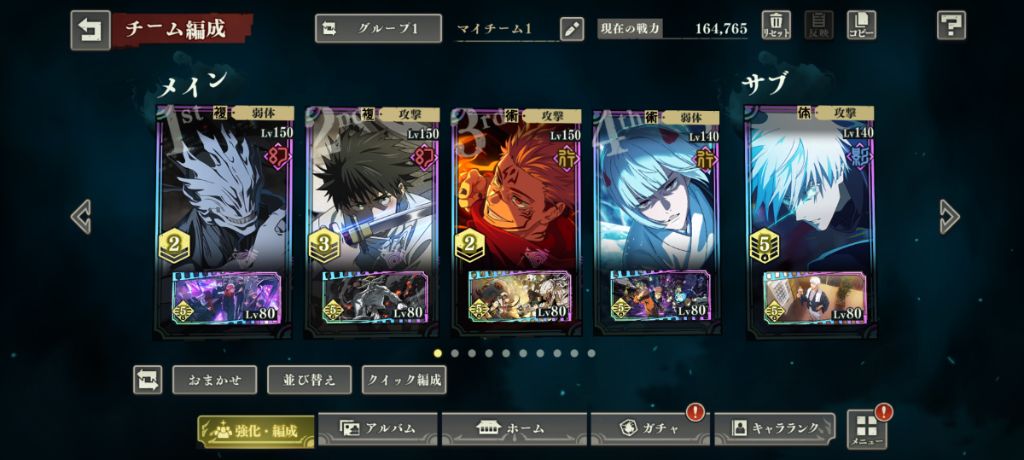This screenshot has height=460, width=1024.
Task: Edit the team name with the pencil icon
Action: (571, 28)
